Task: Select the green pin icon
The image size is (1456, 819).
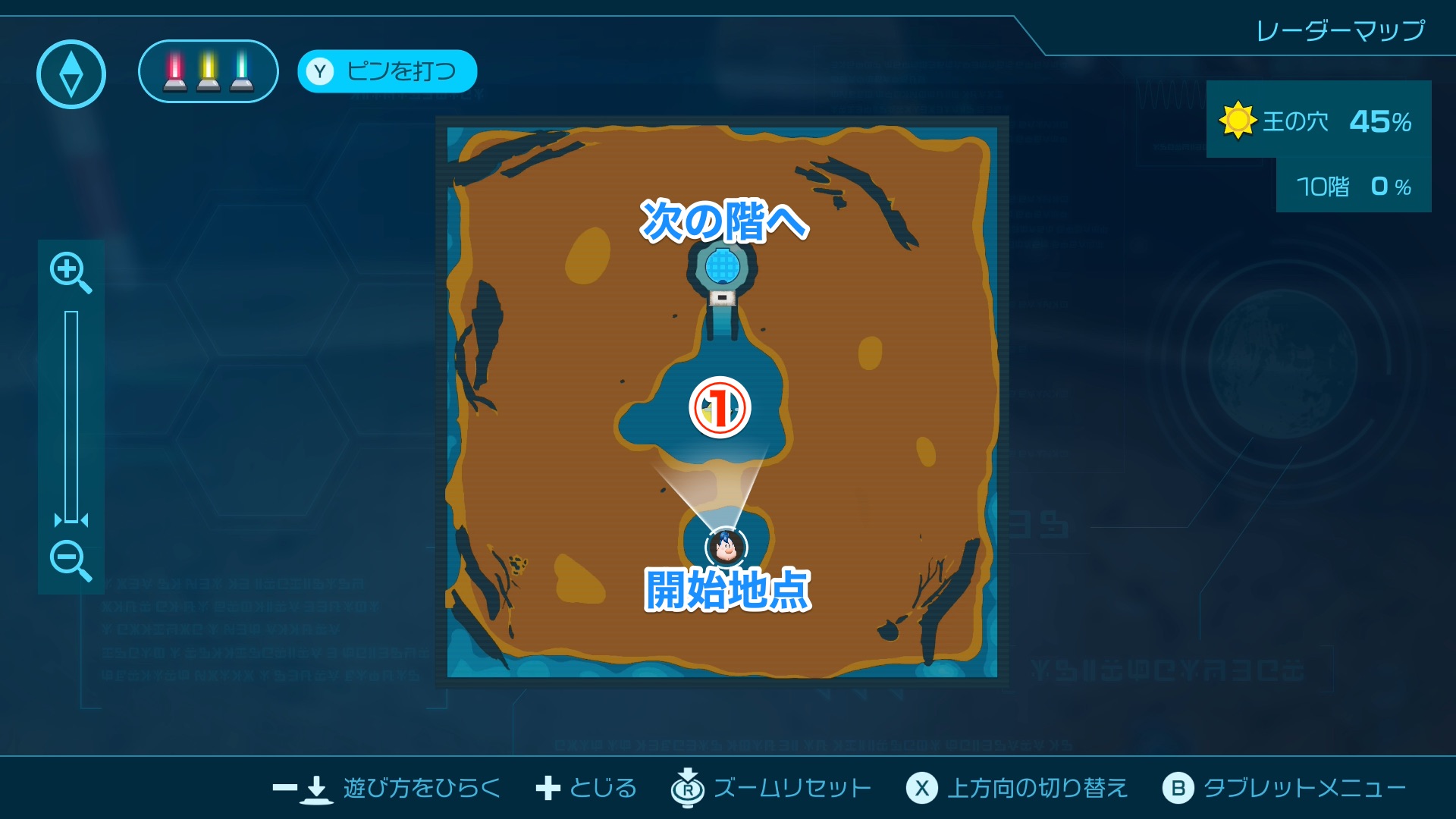Action: point(241,73)
